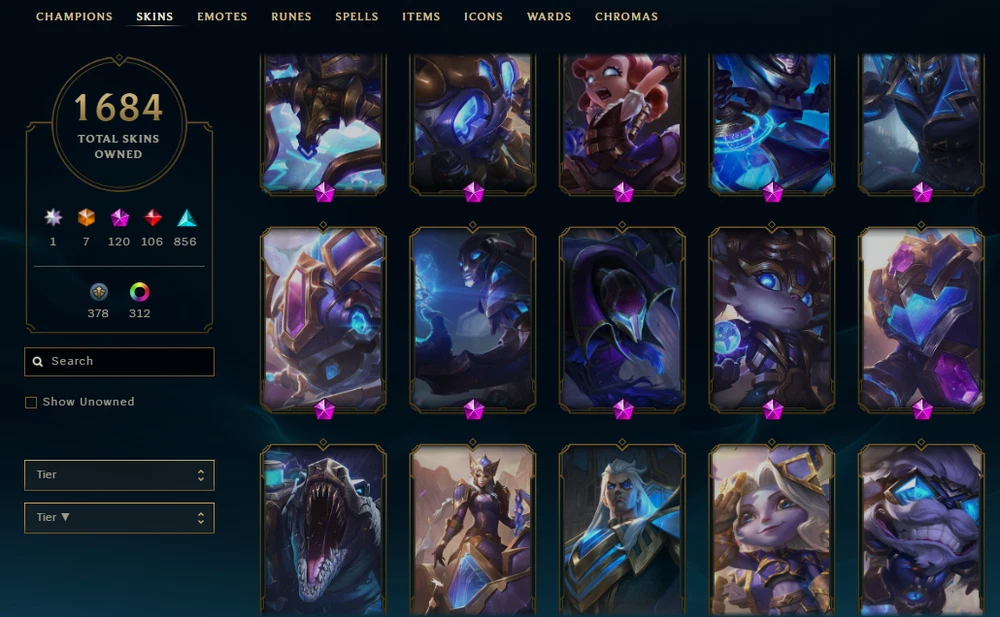Viewport: 1000px width, 617px height.
Task: Open the Champions tab
Action: [x=75, y=17]
